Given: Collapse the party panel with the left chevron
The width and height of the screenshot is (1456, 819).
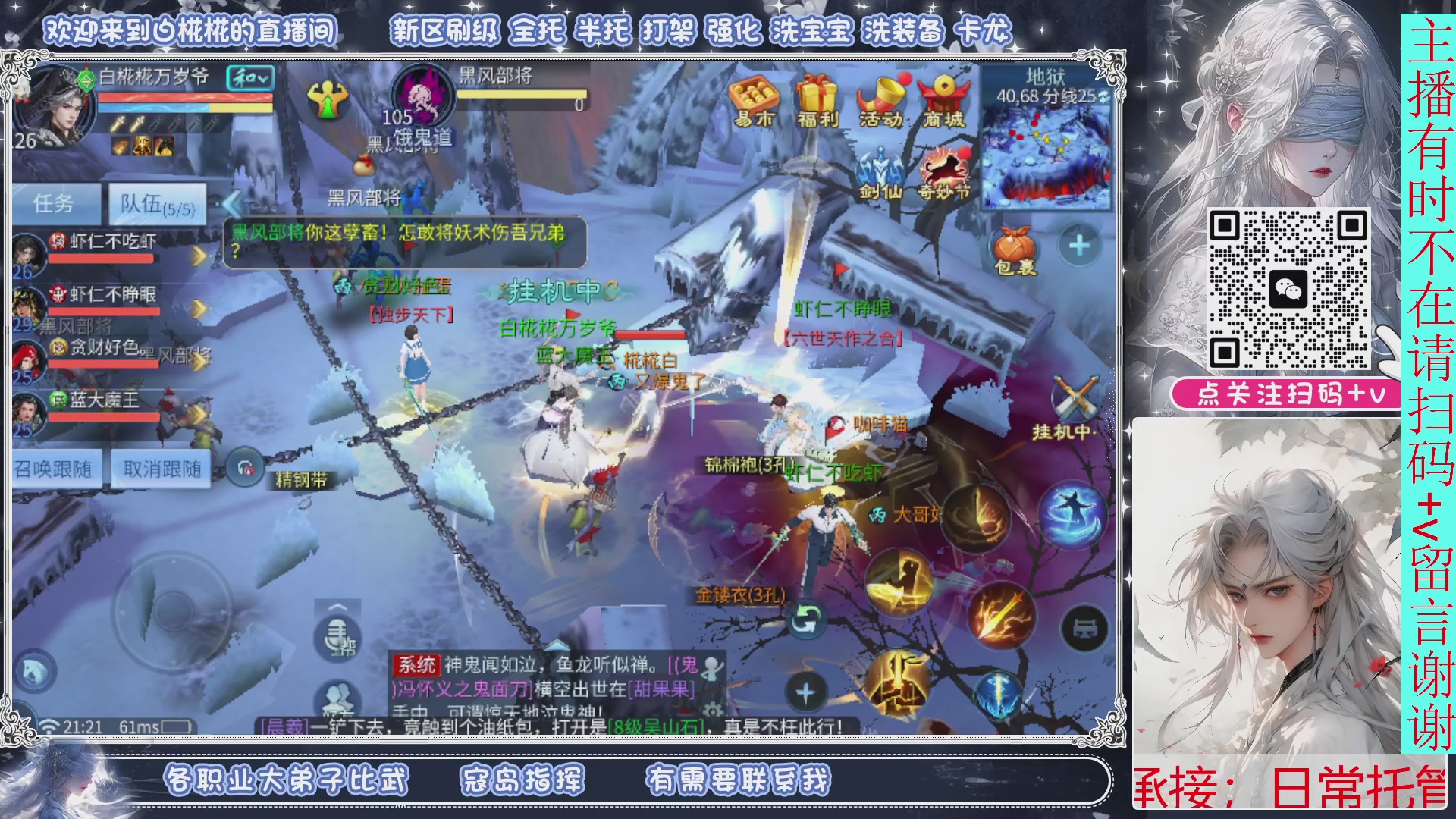Looking at the screenshot, I should pyautogui.click(x=233, y=203).
